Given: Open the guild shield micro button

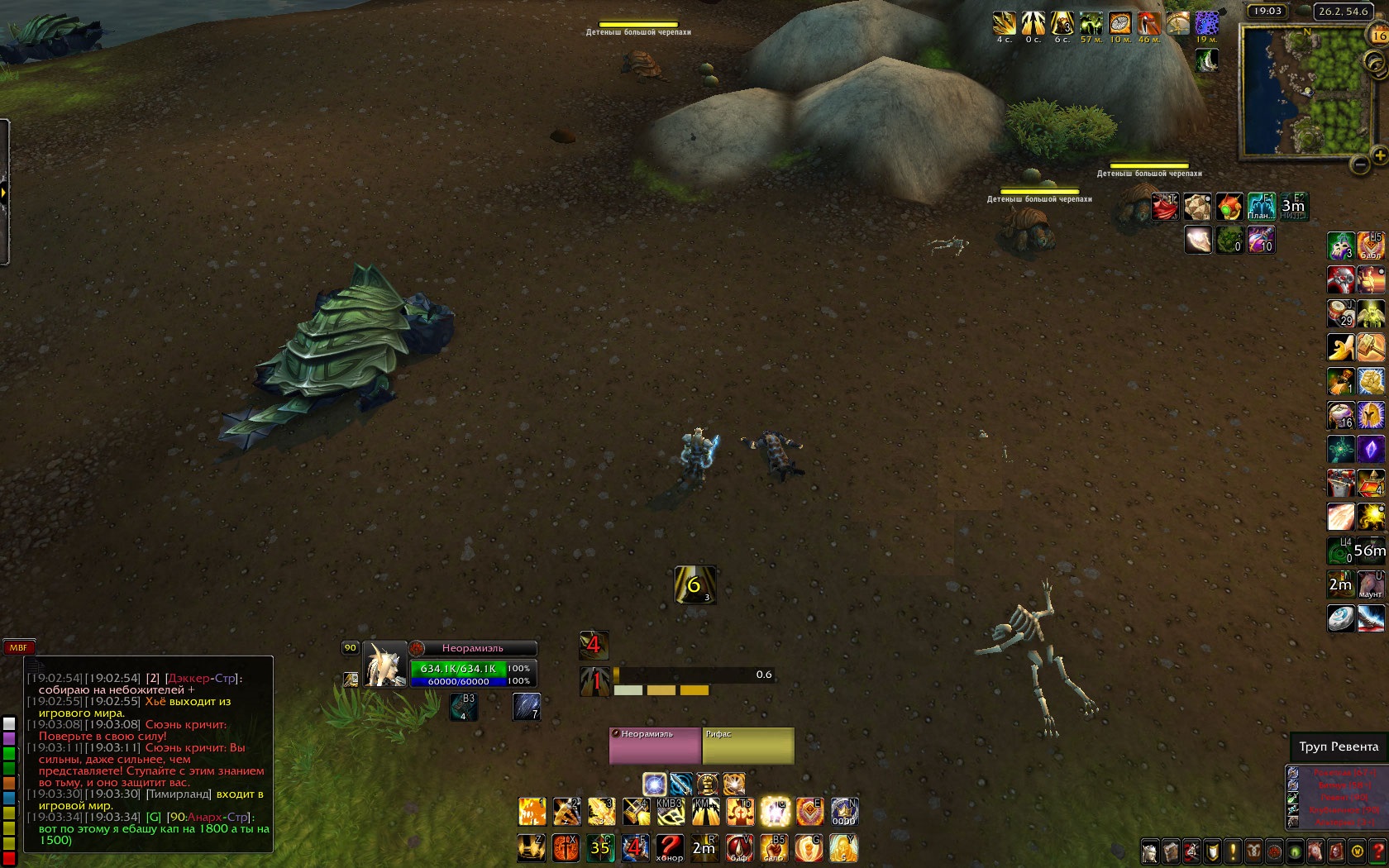Looking at the screenshot, I should (x=1212, y=851).
